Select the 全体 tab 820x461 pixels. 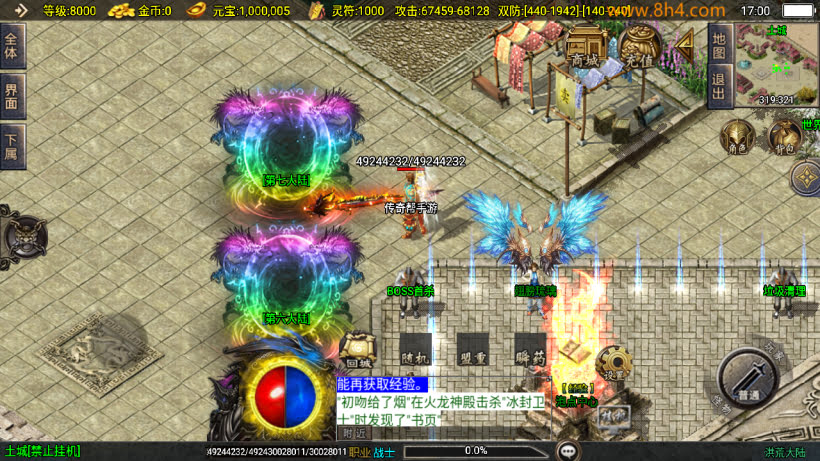click(x=12, y=48)
